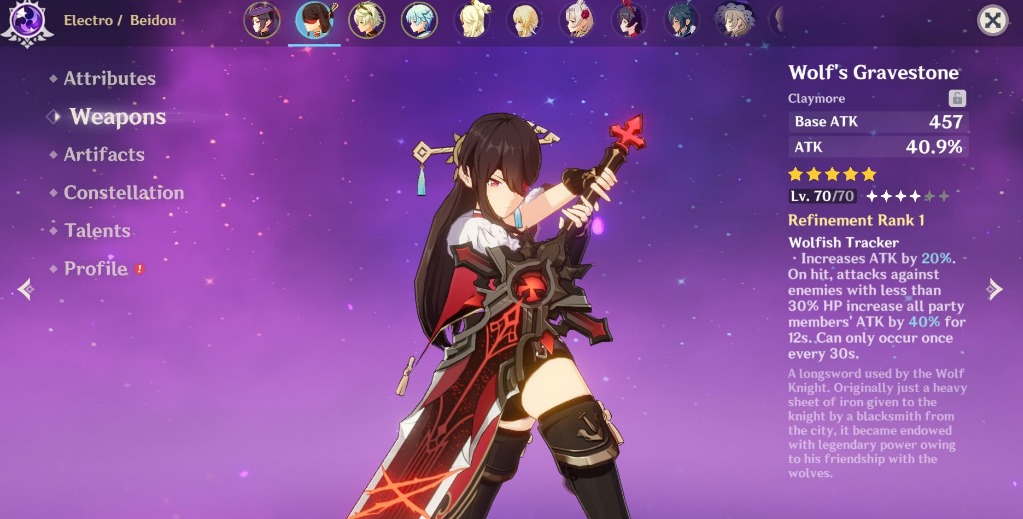
Task: Pick the purple-hat character portrait
Action: (x=262, y=20)
